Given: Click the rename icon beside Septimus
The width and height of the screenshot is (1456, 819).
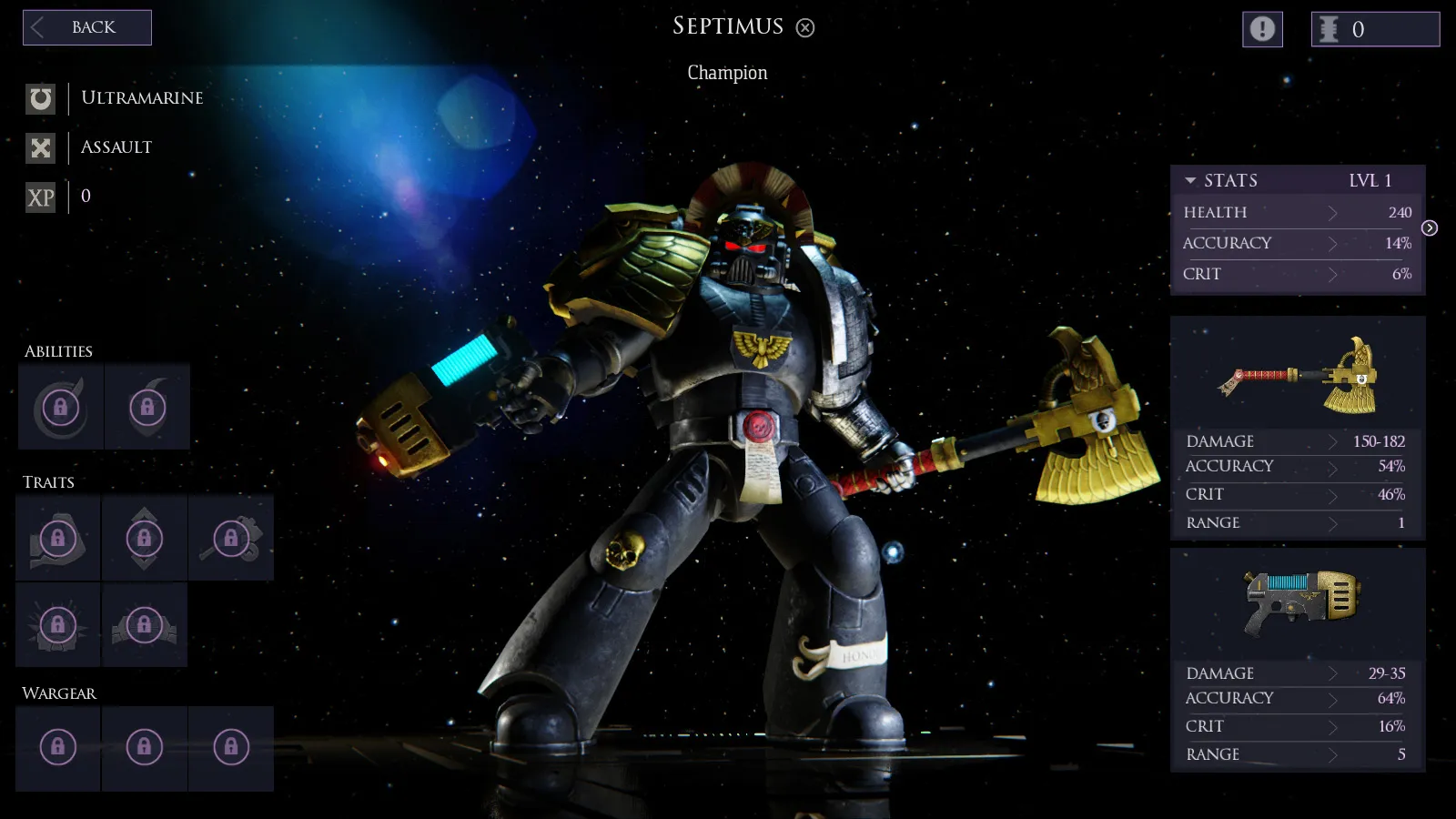Looking at the screenshot, I should pyautogui.click(x=805, y=28).
